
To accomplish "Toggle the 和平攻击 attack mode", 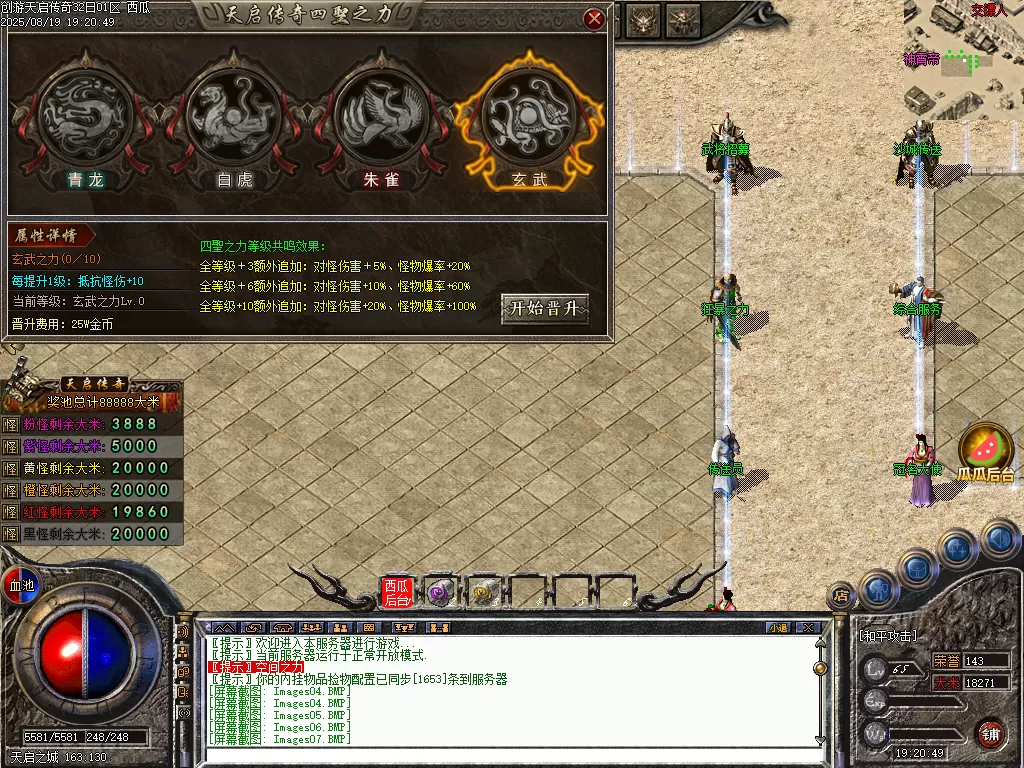I will (x=887, y=636).
